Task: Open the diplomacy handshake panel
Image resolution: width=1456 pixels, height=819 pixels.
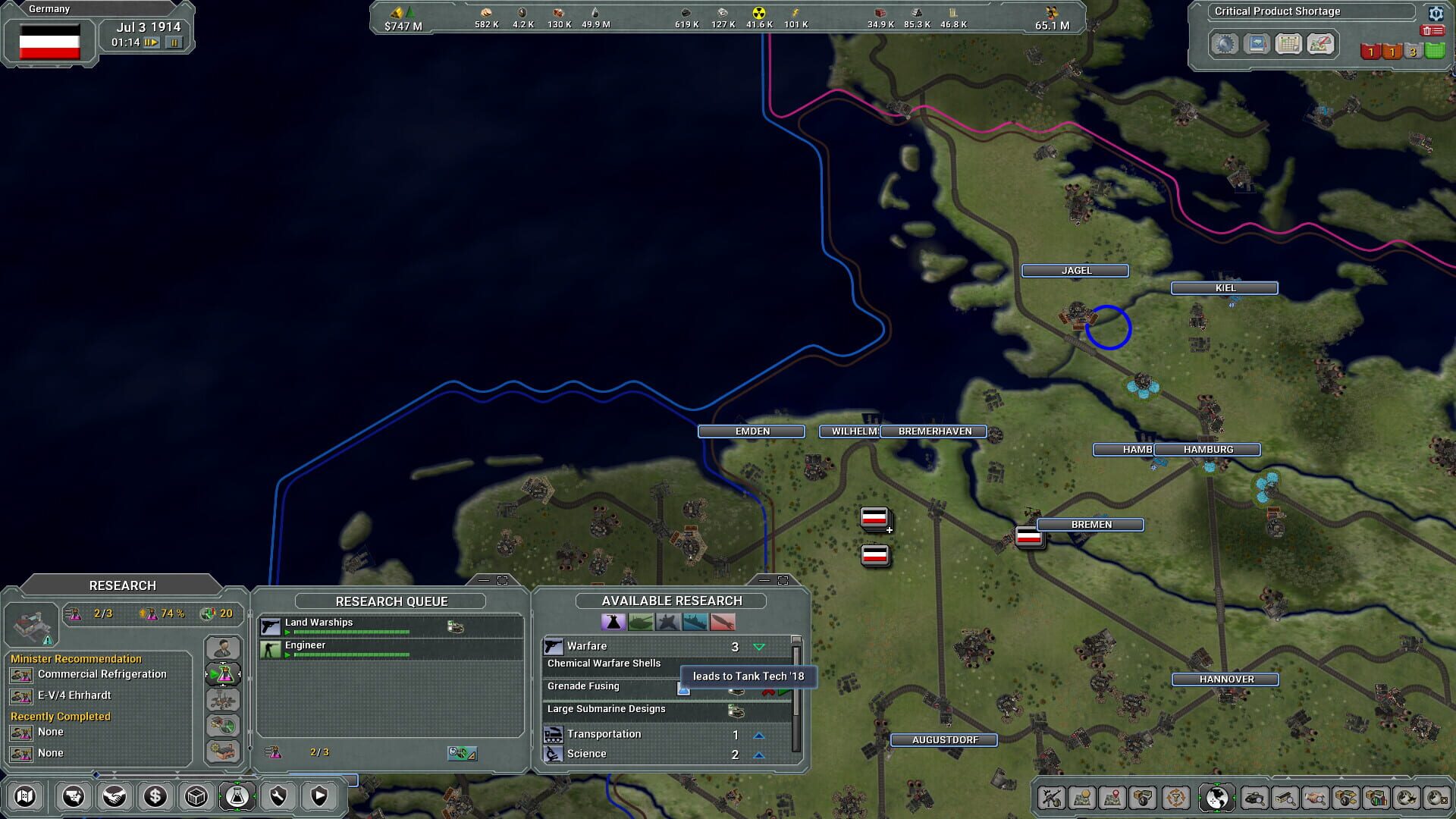Action: (115, 796)
